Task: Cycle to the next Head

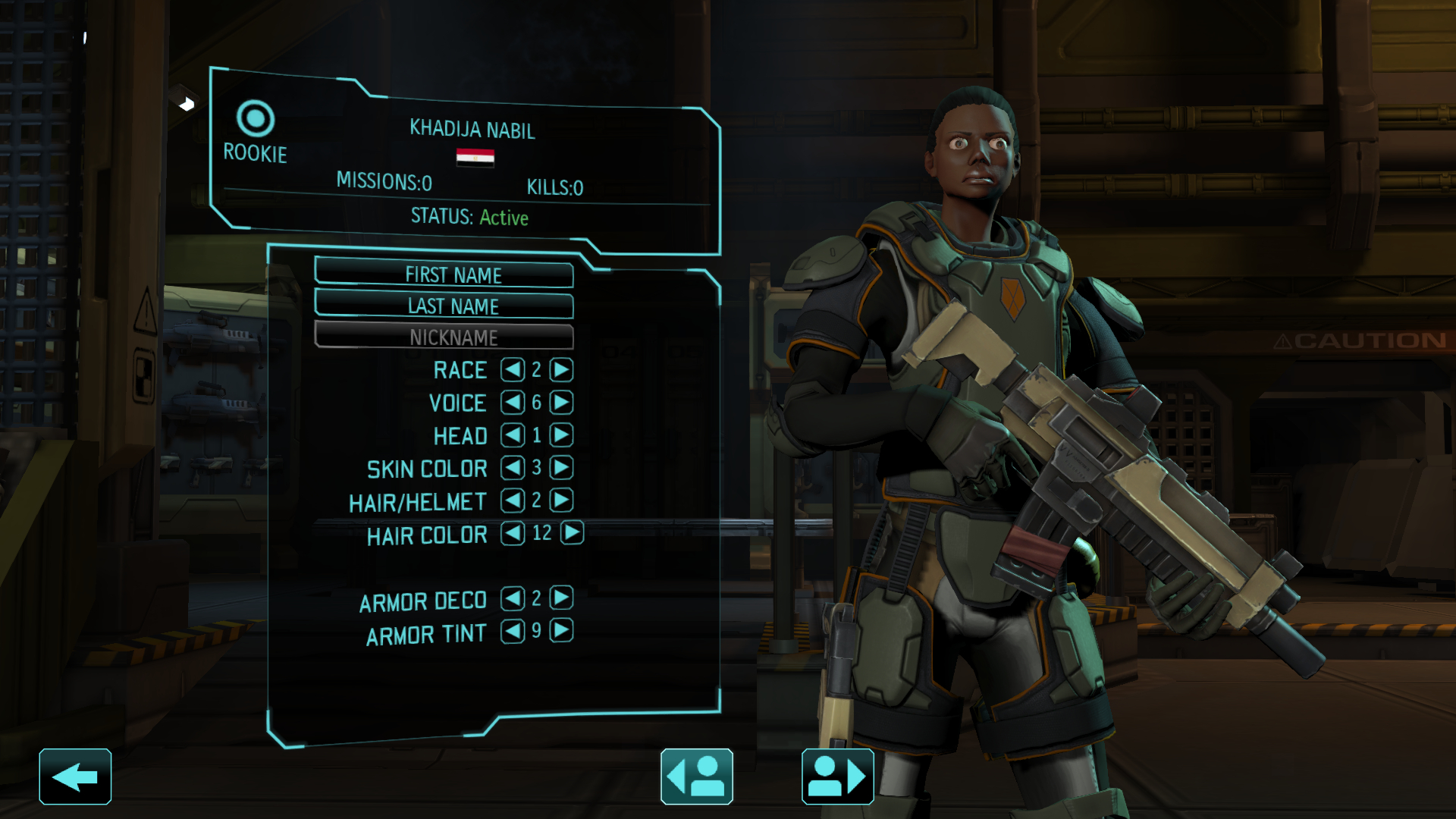Action: coord(561,435)
